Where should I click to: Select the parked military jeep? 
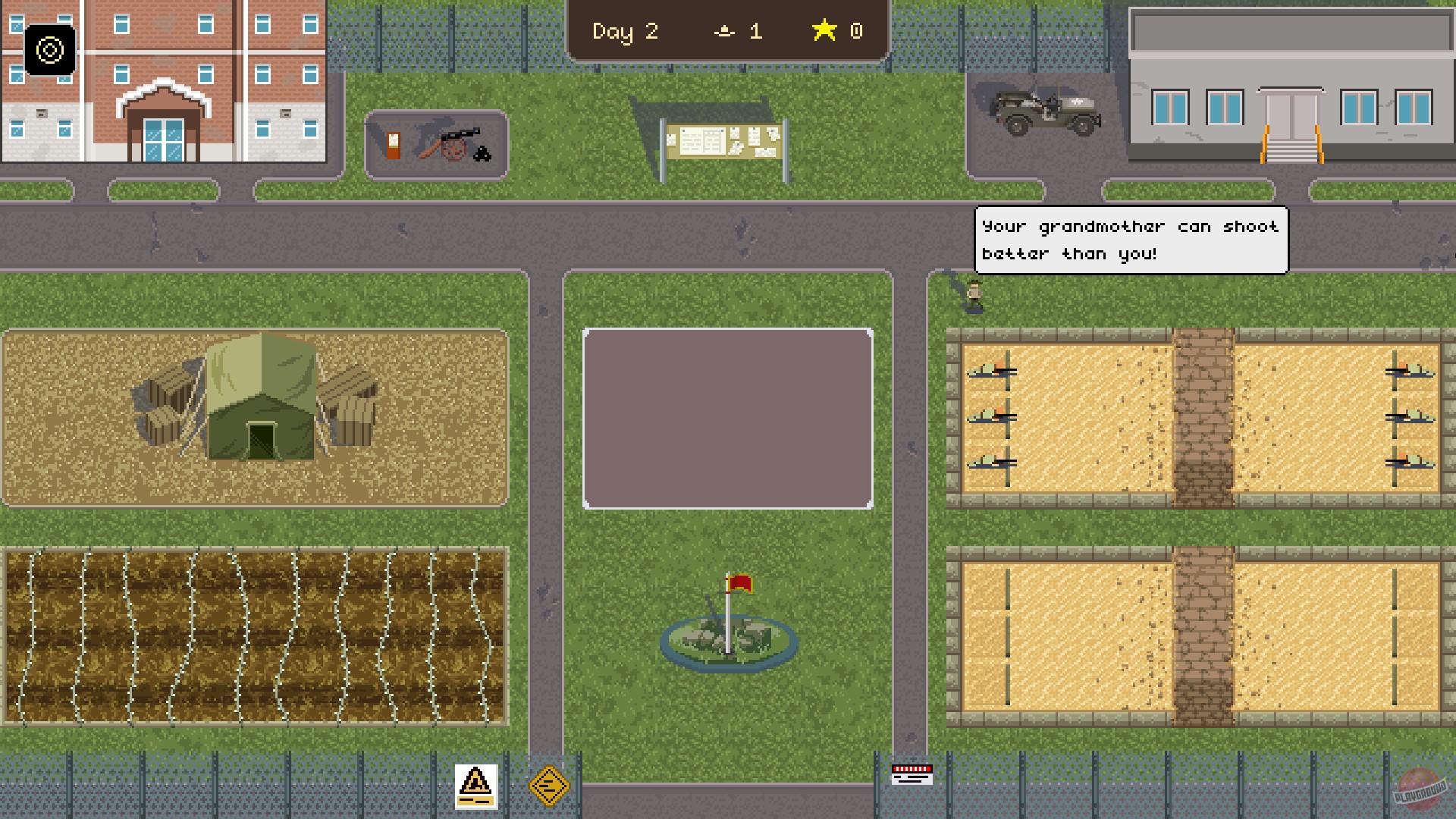click(1043, 110)
